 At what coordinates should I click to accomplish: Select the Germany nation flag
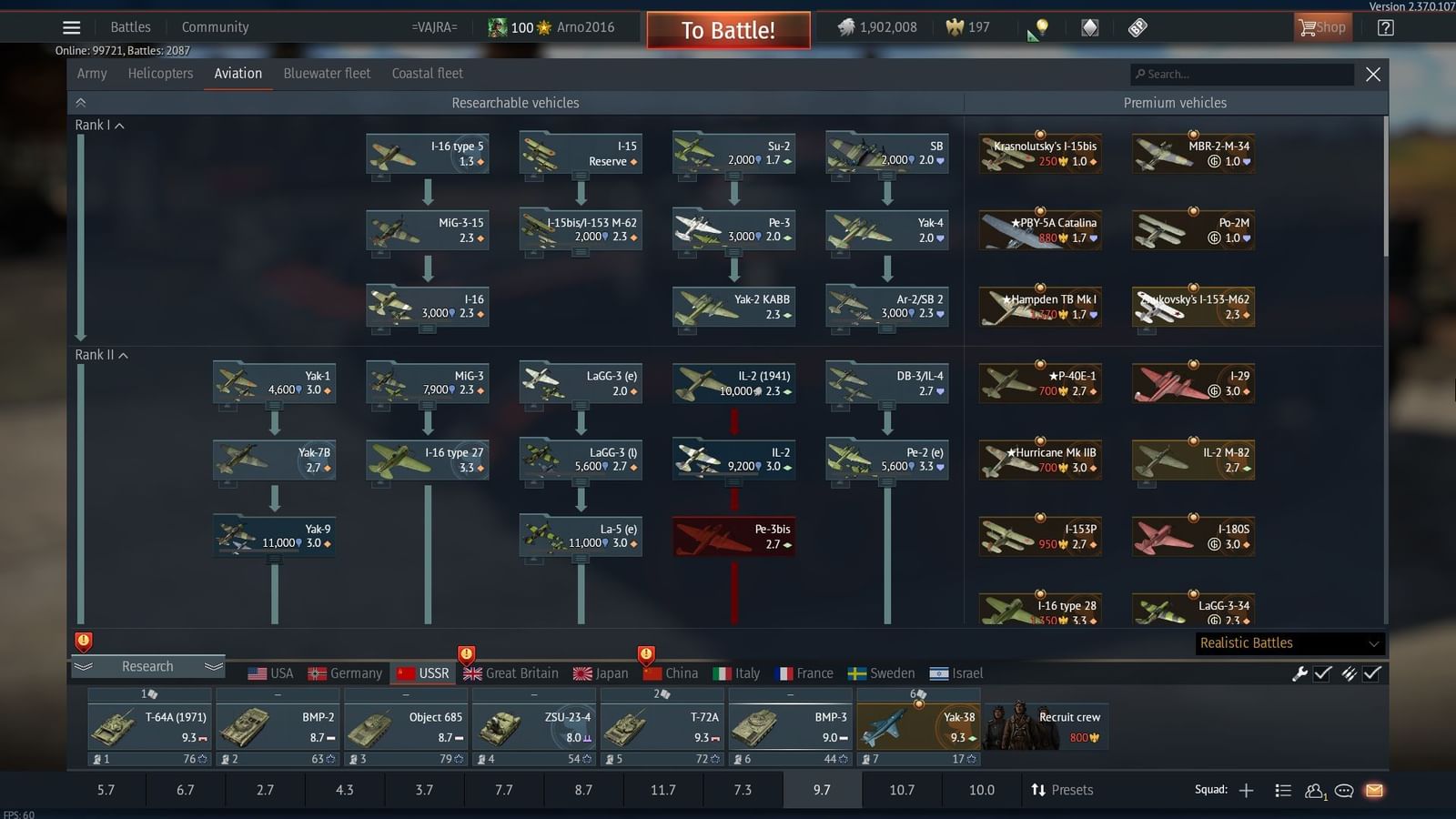tap(318, 672)
